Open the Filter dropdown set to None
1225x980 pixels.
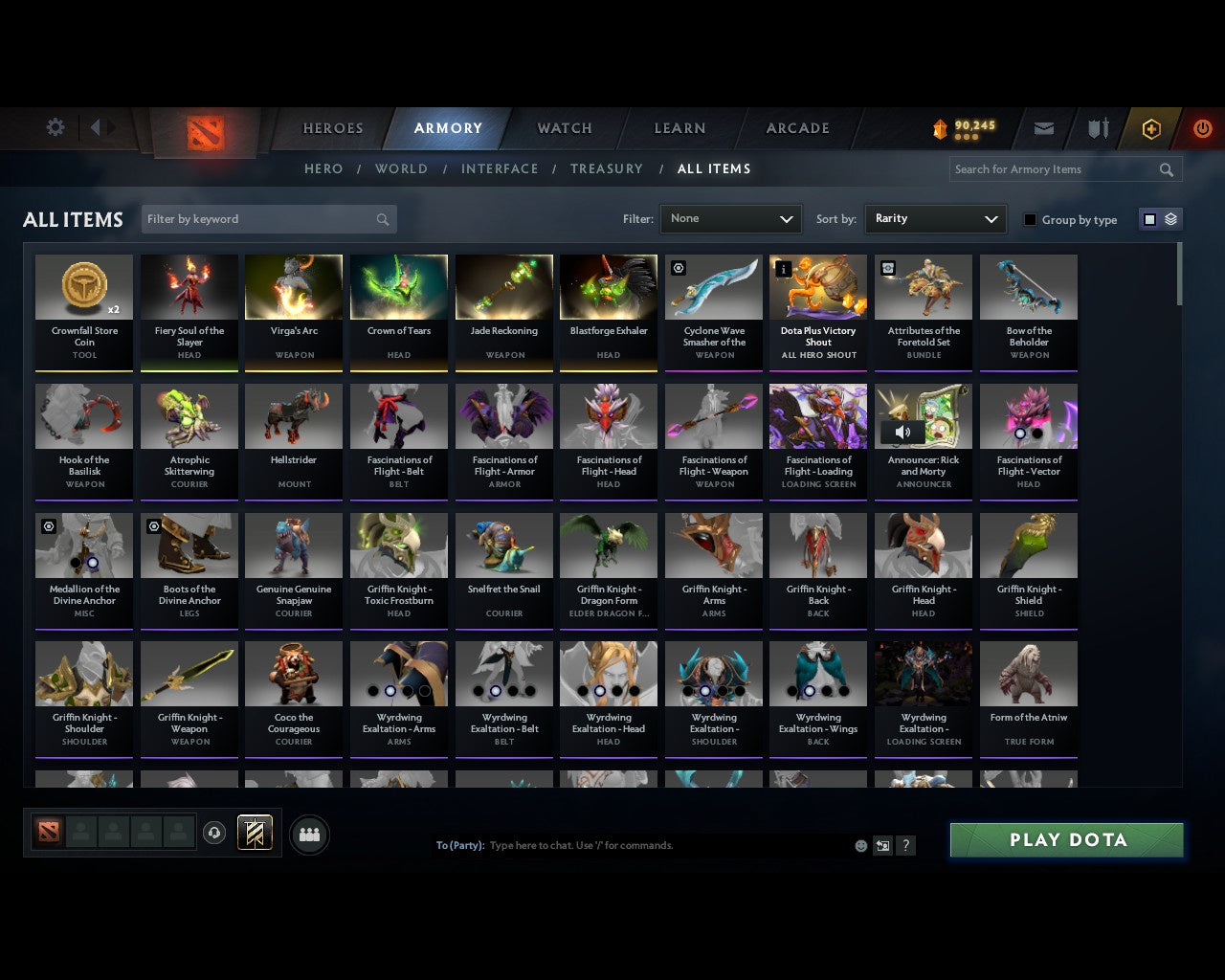point(730,218)
